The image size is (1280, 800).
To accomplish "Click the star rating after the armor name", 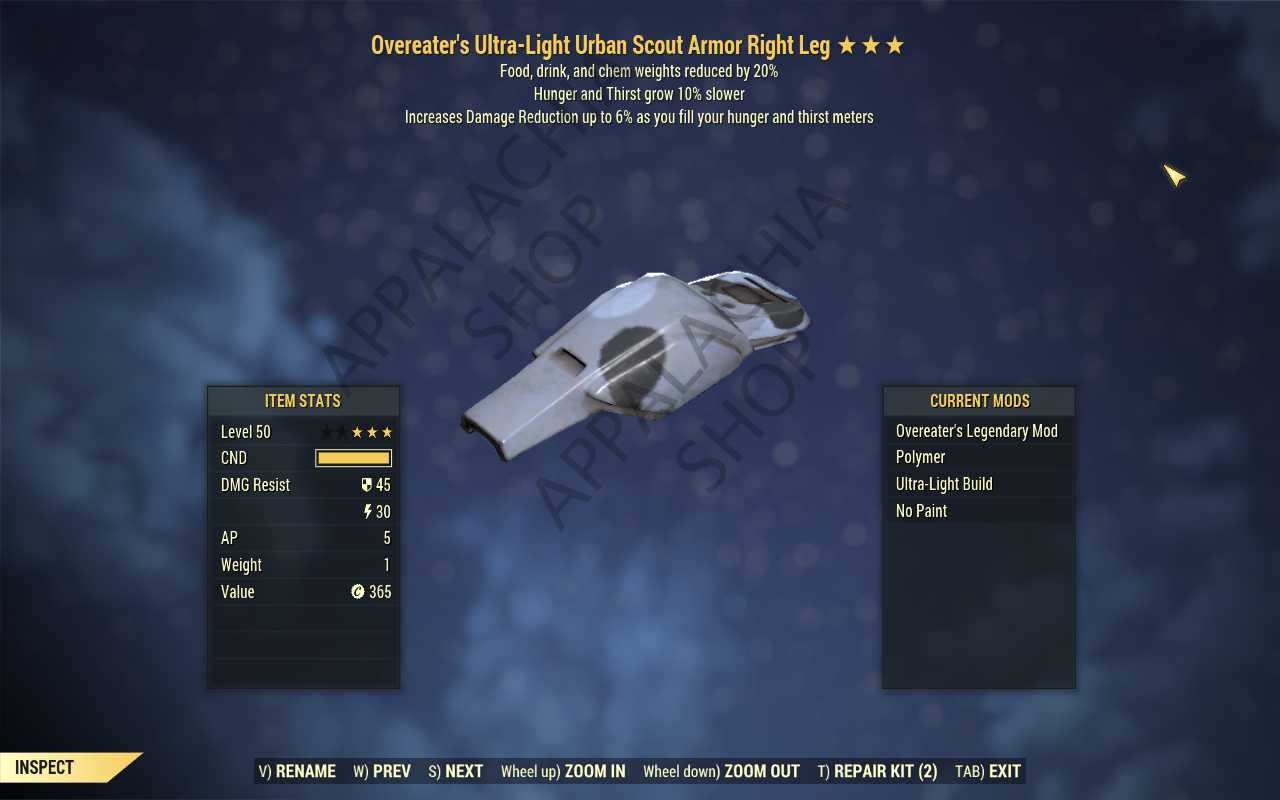I will tap(870, 44).
